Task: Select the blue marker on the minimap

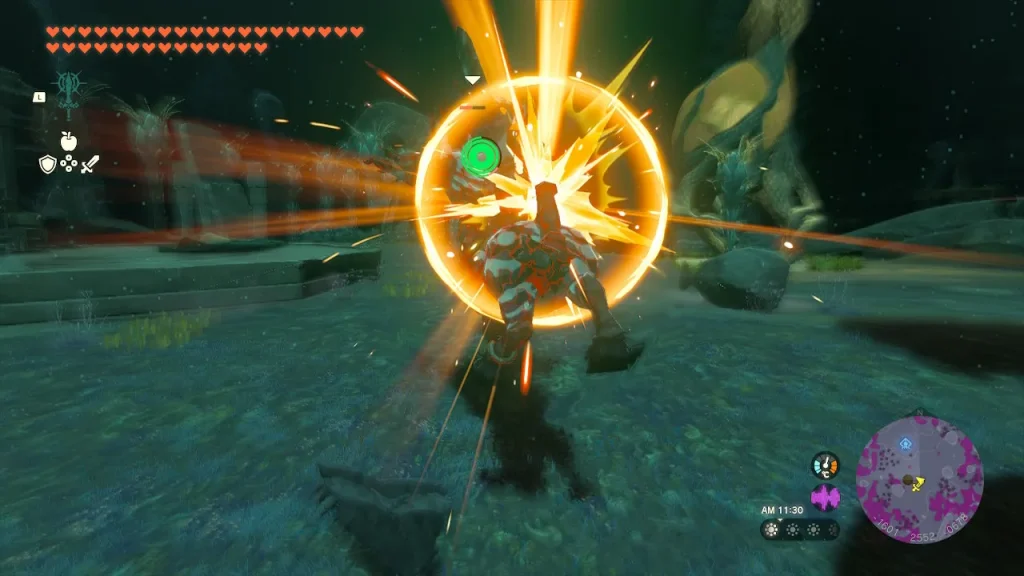Action: [905, 441]
